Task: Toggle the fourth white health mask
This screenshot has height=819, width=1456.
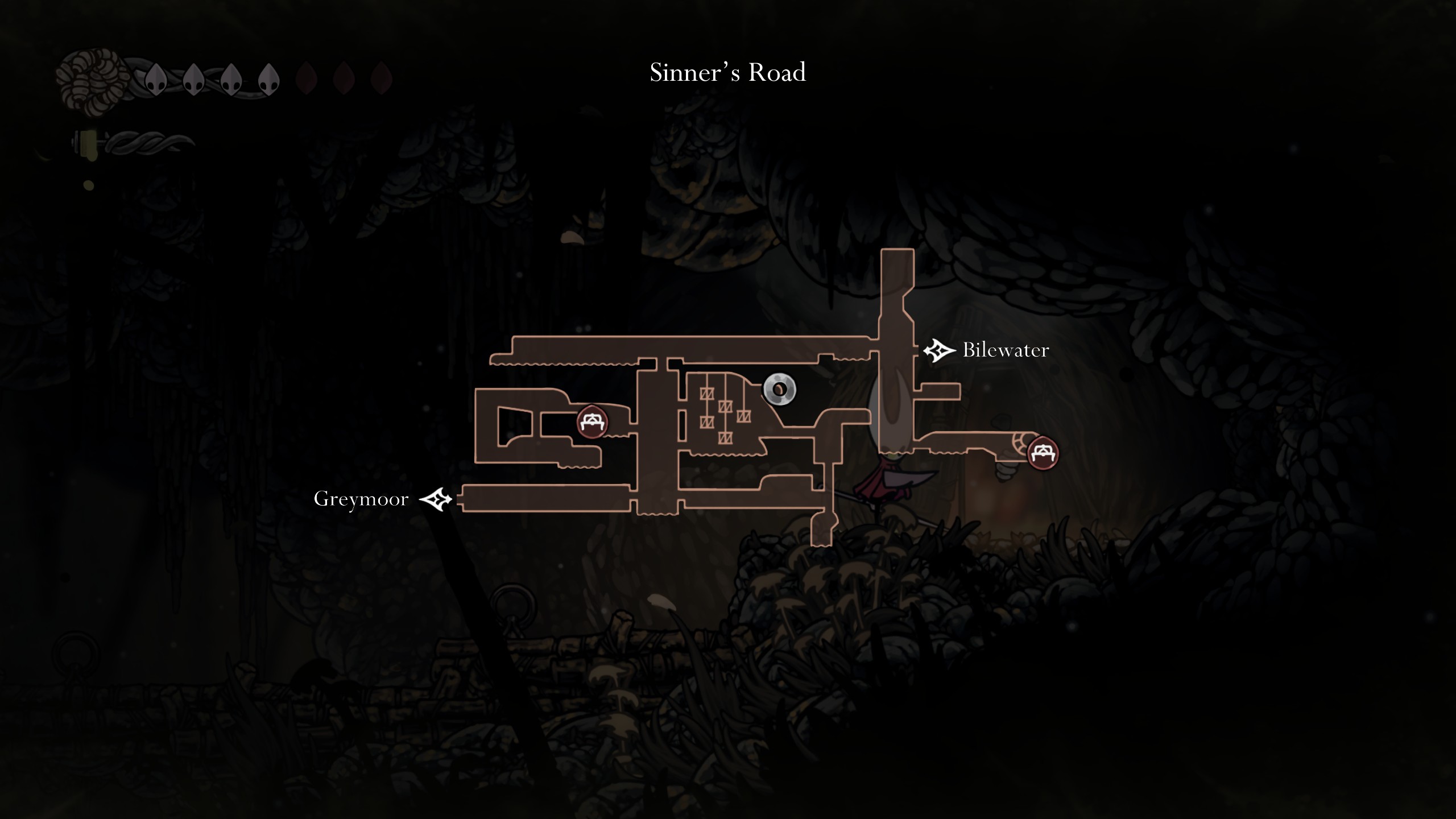Action: click(x=268, y=79)
